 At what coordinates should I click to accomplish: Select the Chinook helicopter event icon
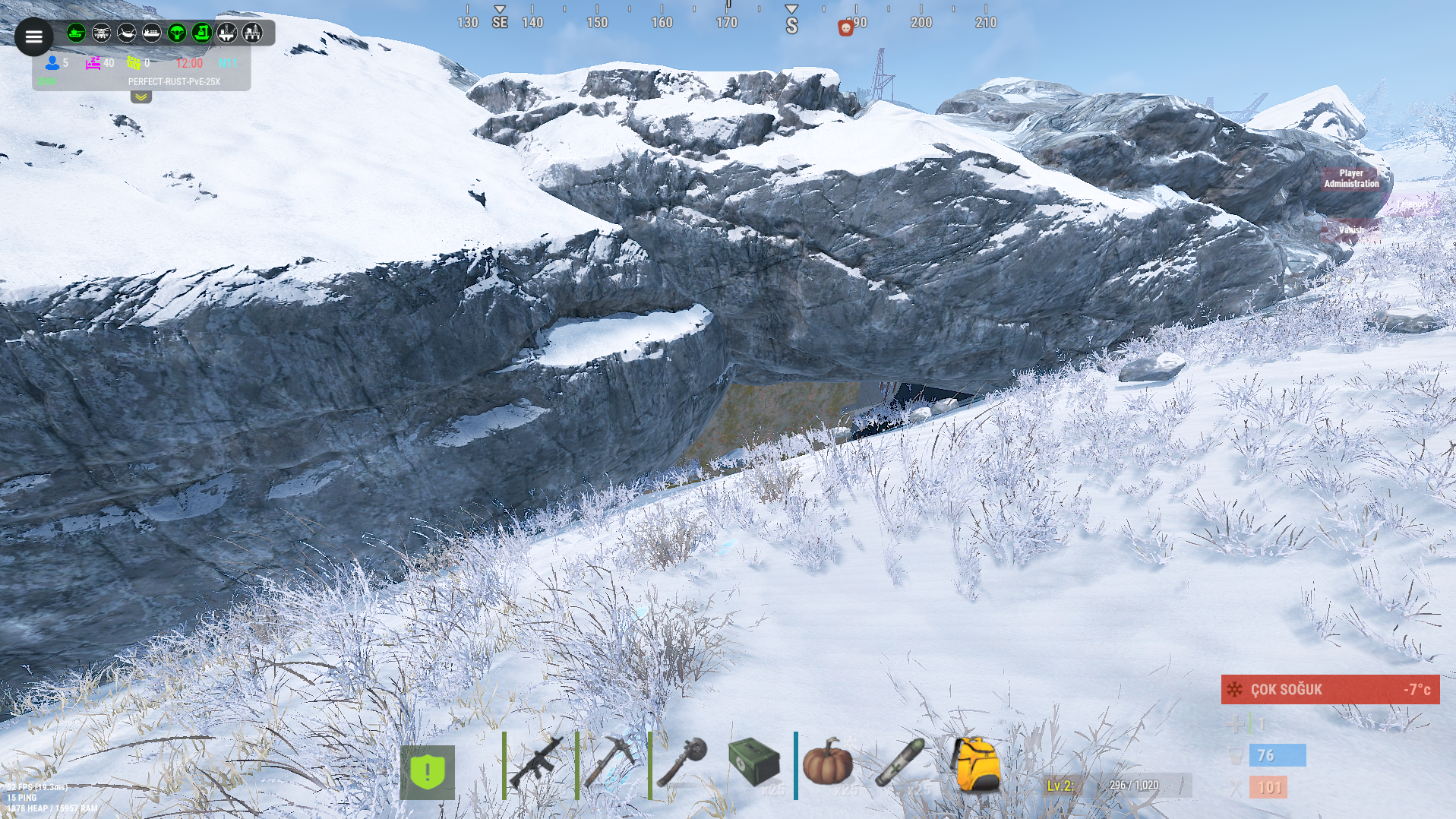click(x=101, y=33)
